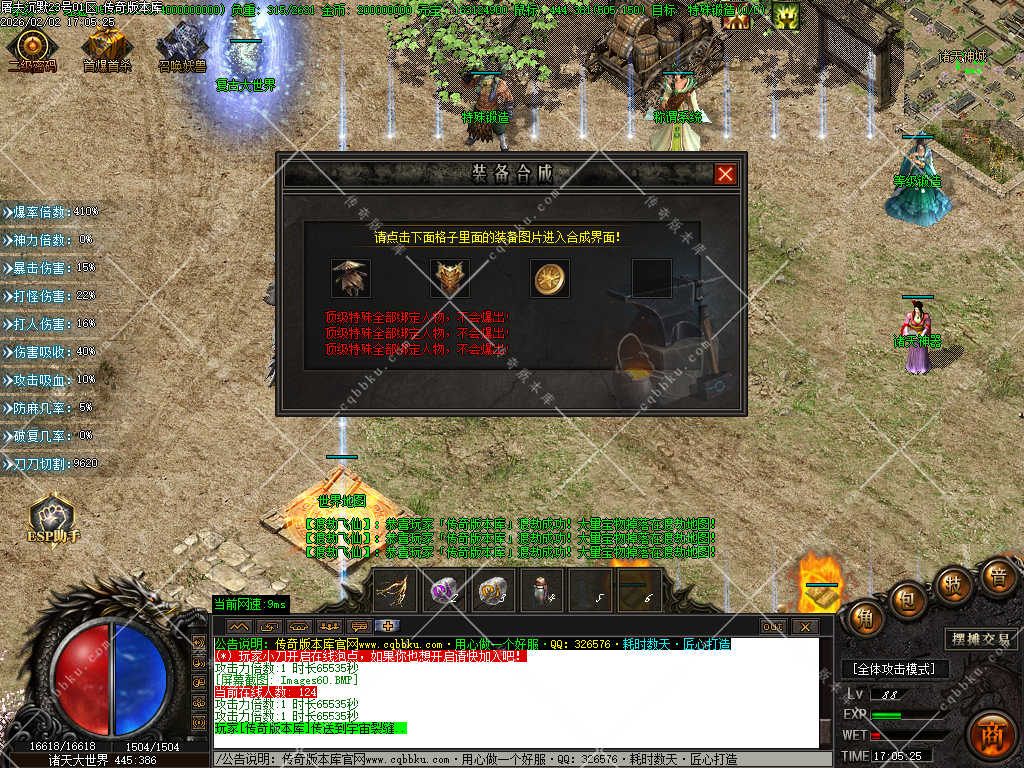Close the chat panel with X button
1024x768 pixels.
805,627
